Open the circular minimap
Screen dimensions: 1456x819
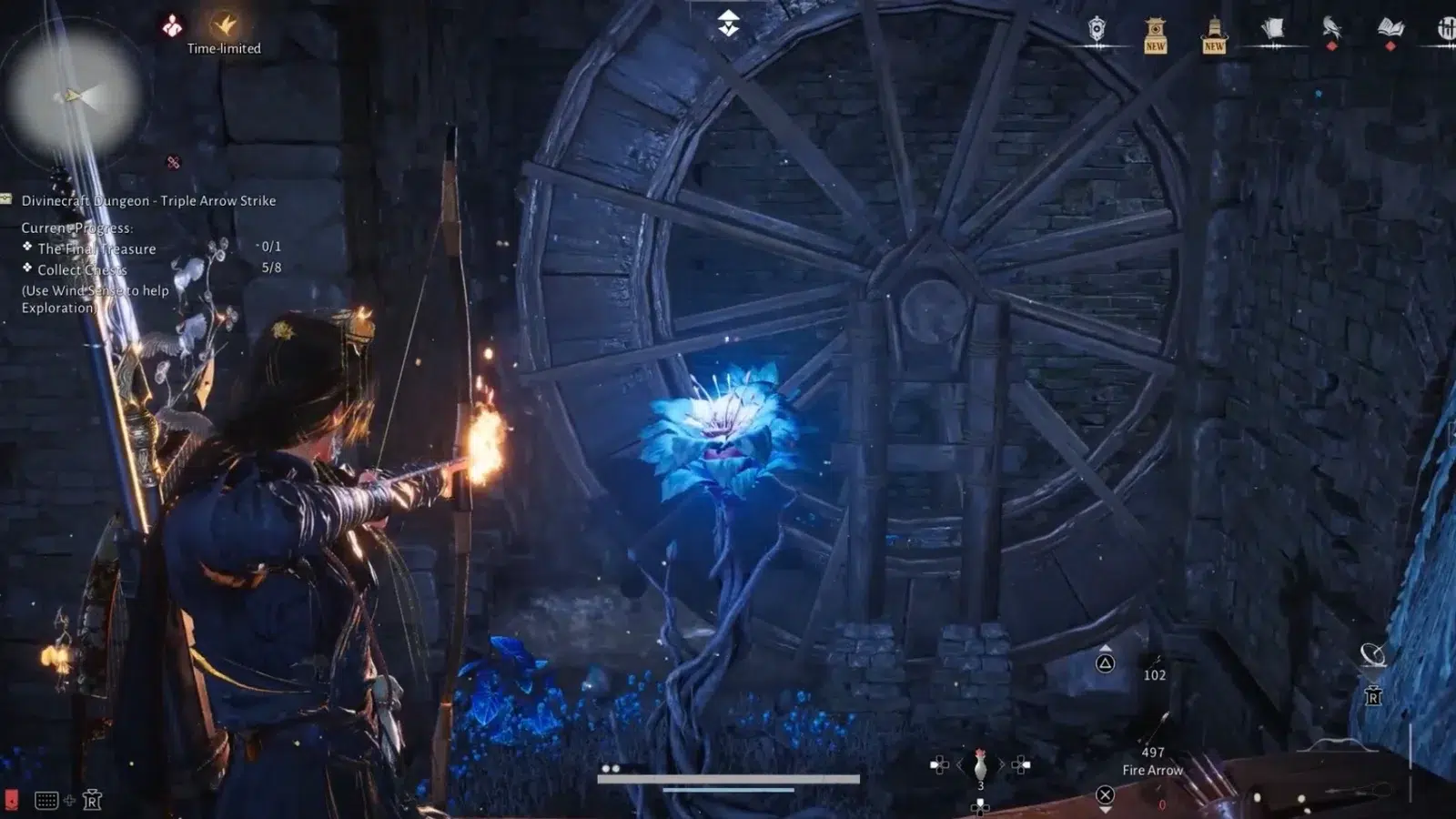pyautogui.click(x=73, y=96)
